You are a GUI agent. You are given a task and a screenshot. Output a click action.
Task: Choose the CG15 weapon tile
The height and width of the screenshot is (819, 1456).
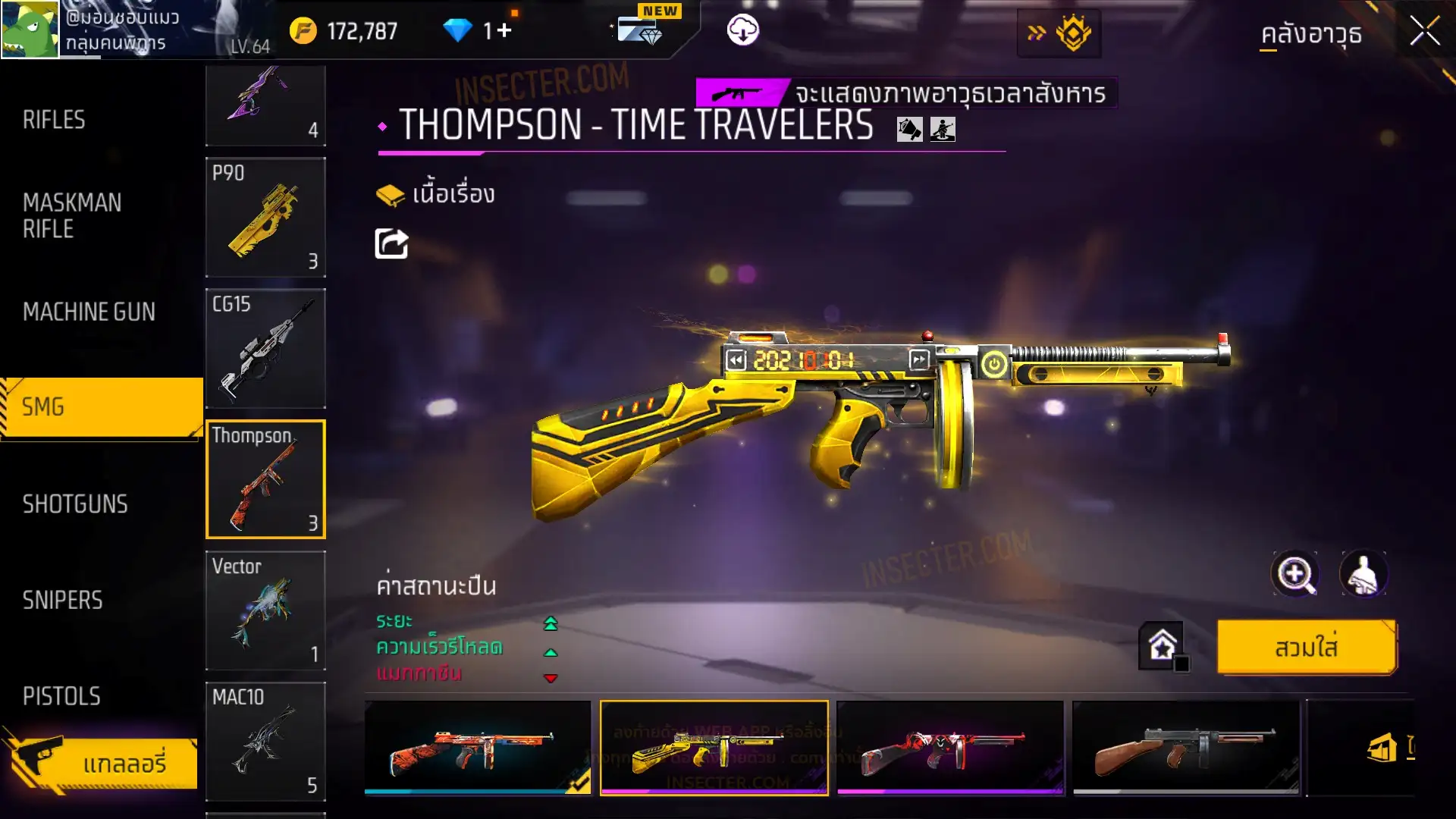[x=265, y=349]
